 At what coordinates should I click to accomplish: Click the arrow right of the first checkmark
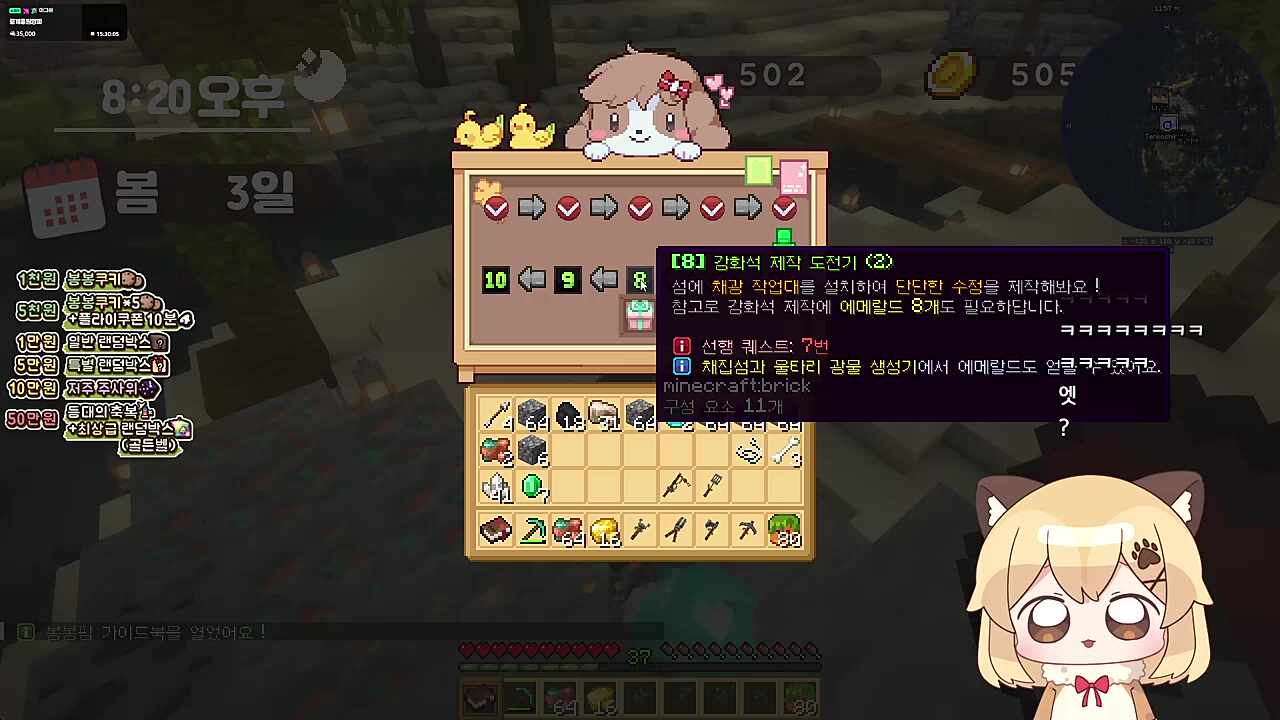(531, 207)
